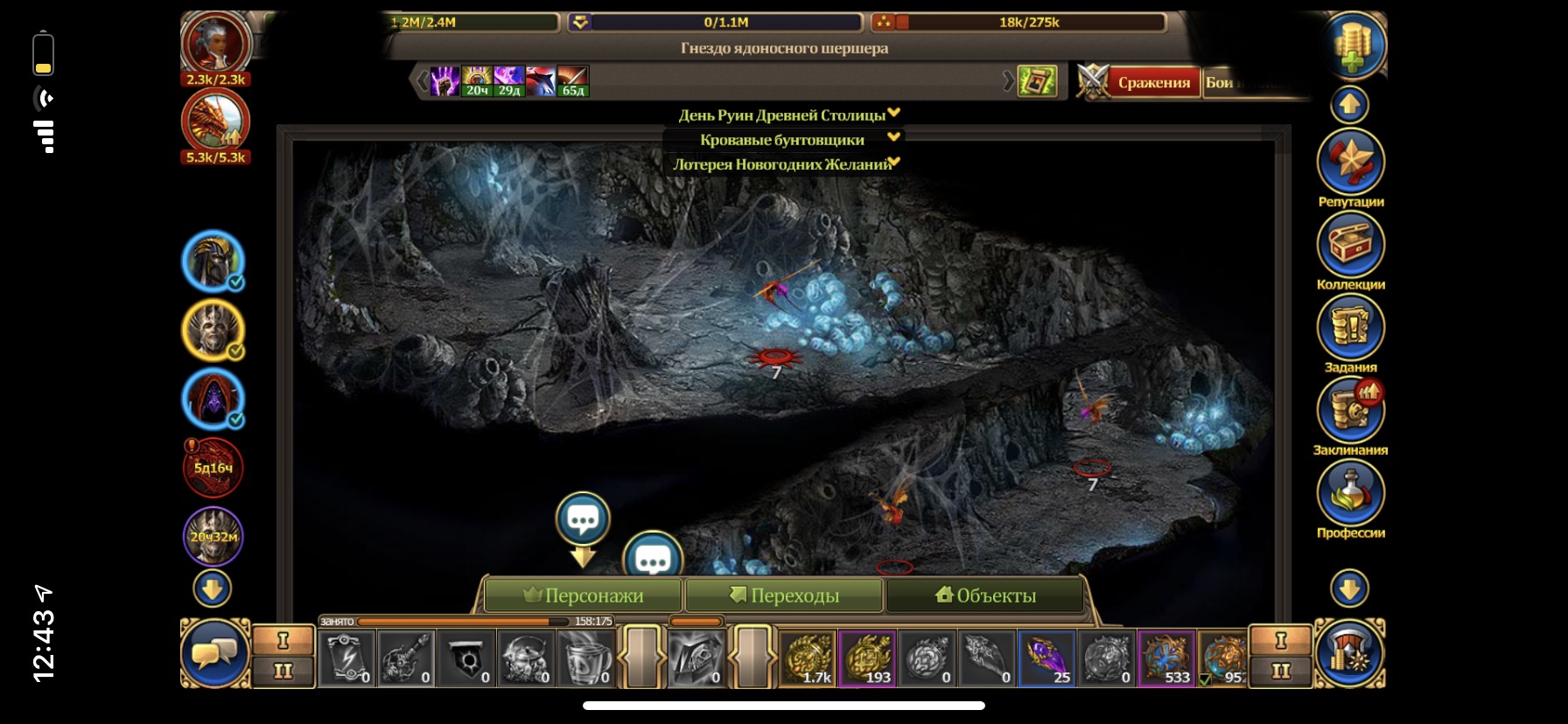Open the chat speech bubbles button

coord(214,653)
